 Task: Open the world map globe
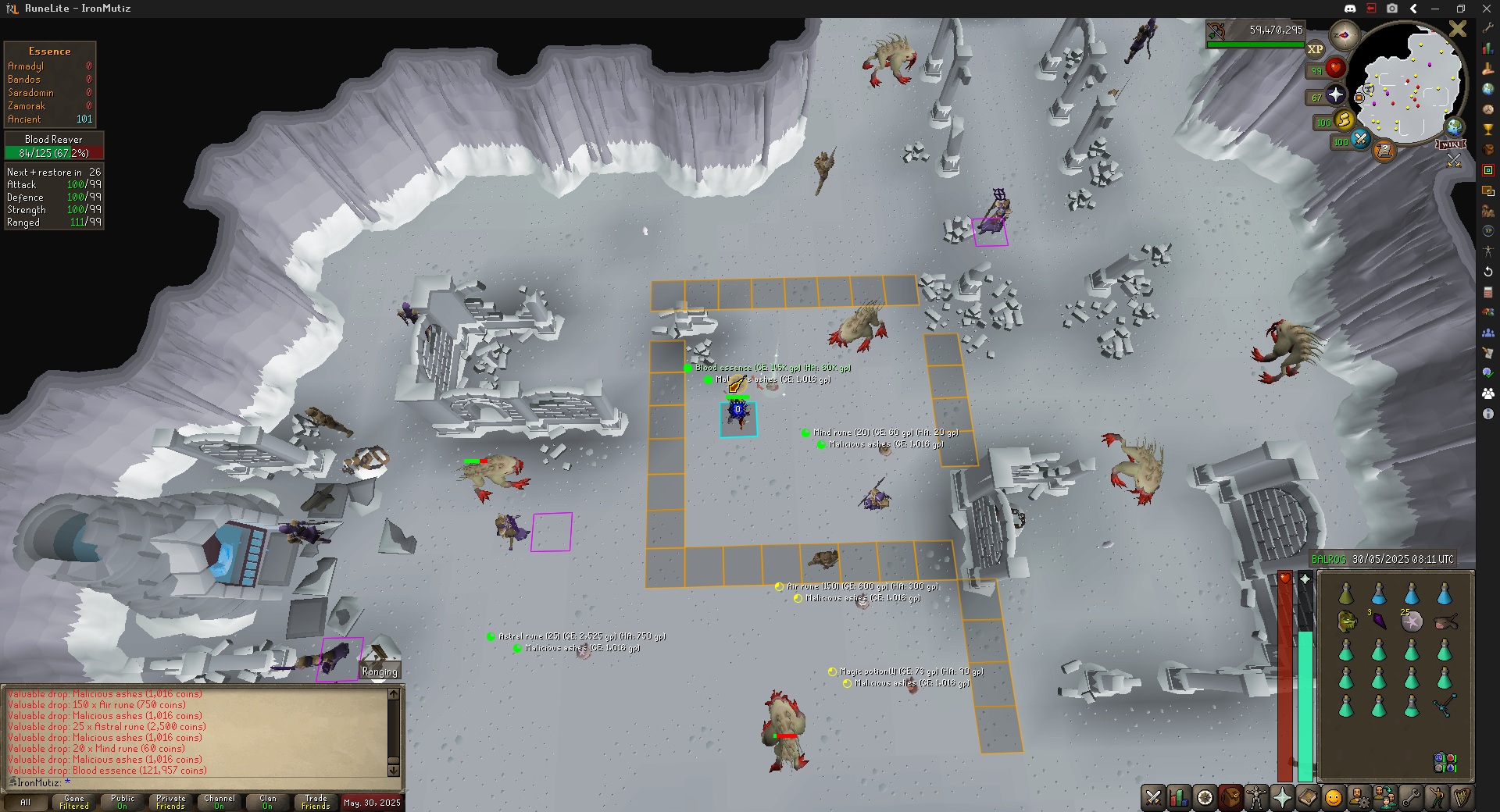[1454, 126]
